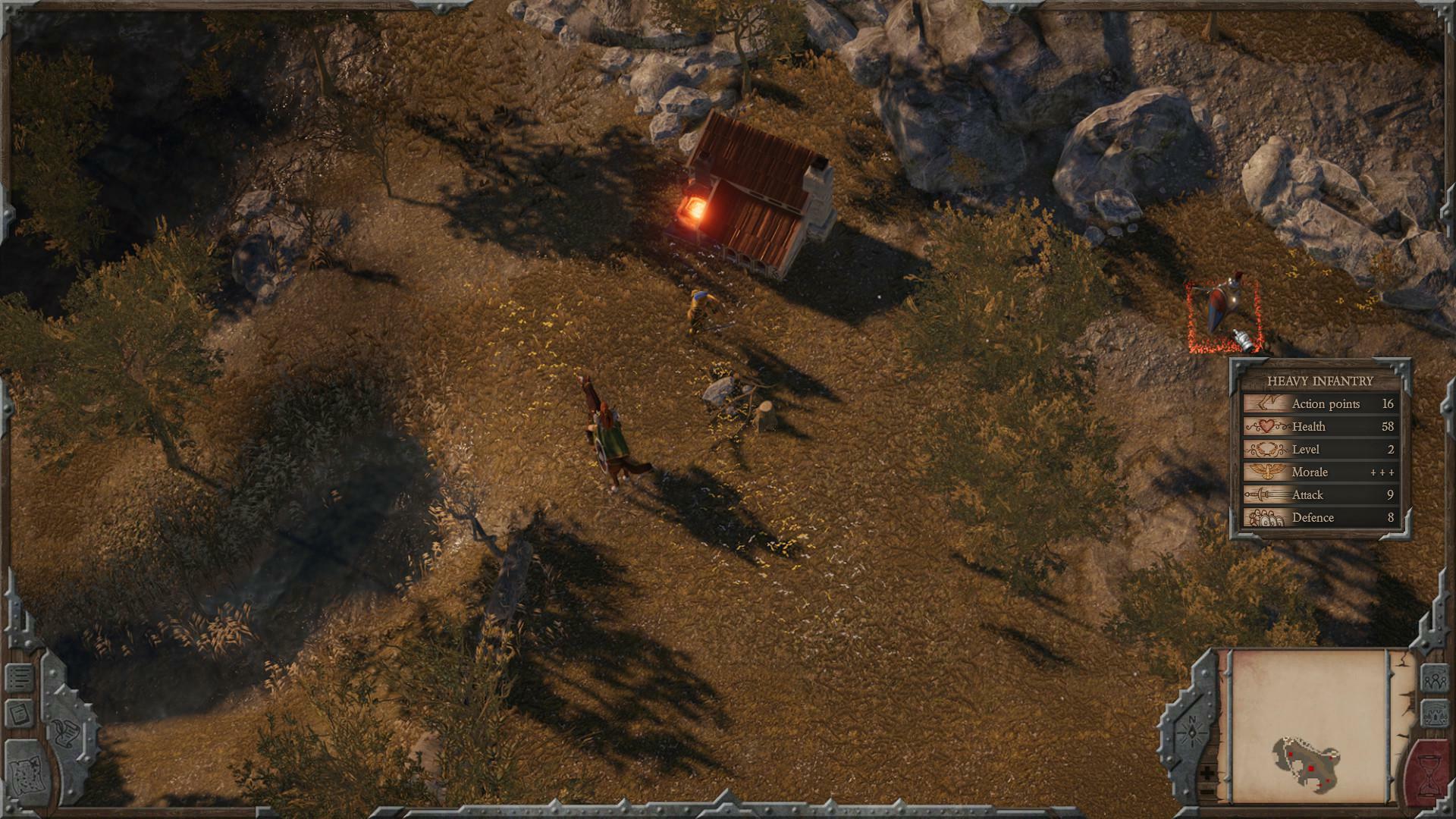Open the journal document icon on the left sidebar
The height and width of the screenshot is (819, 1456).
pos(18,712)
